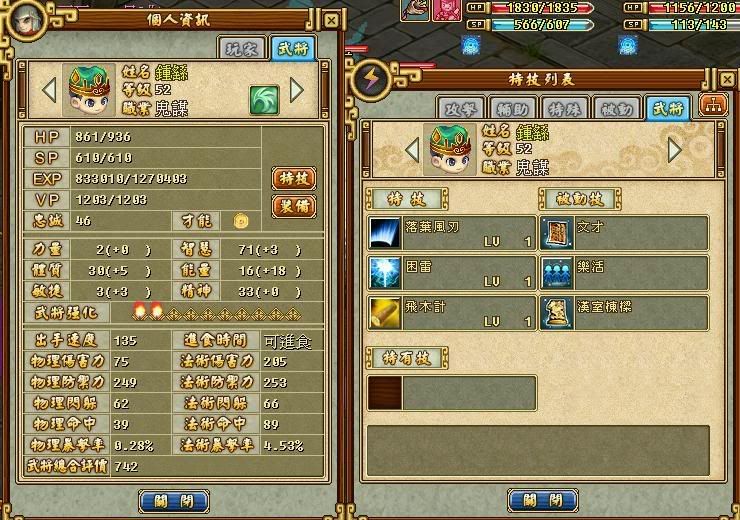This screenshot has height=520, width=740.
Task: Show next general in personal info panel
Action: [x=297, y=90]
